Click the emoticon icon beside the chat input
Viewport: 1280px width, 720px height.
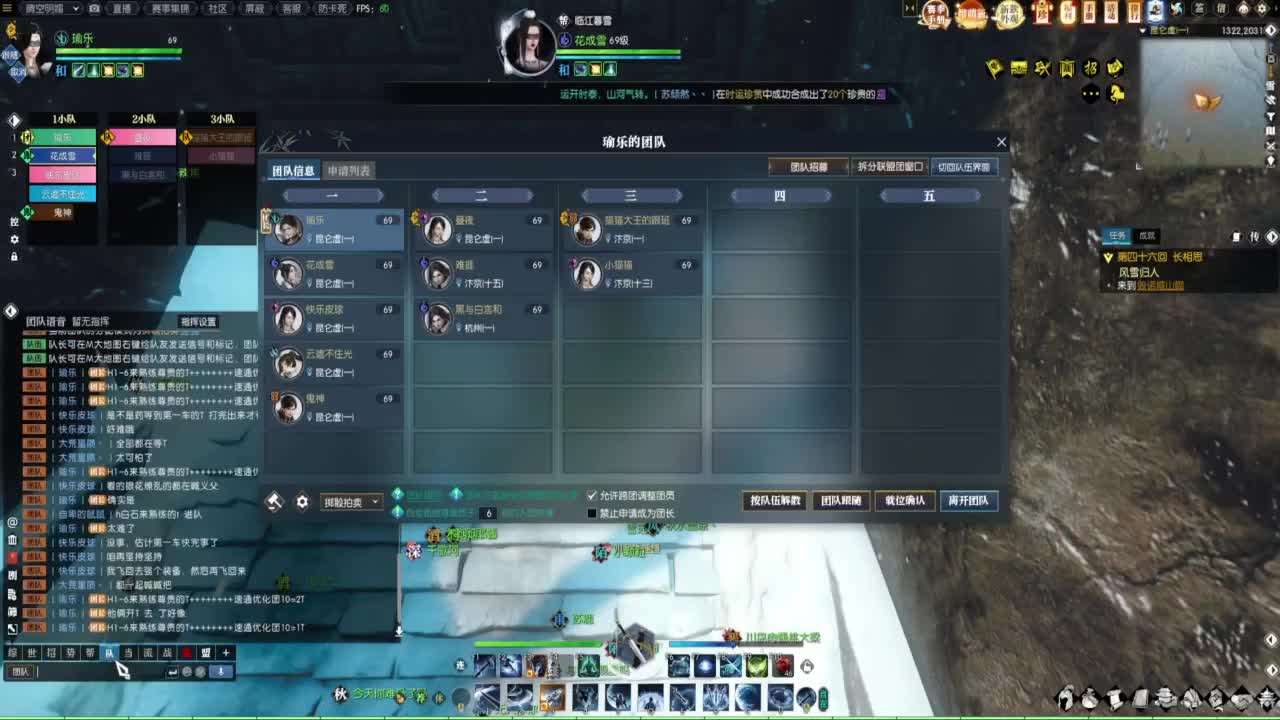click(x=187, y=671)
